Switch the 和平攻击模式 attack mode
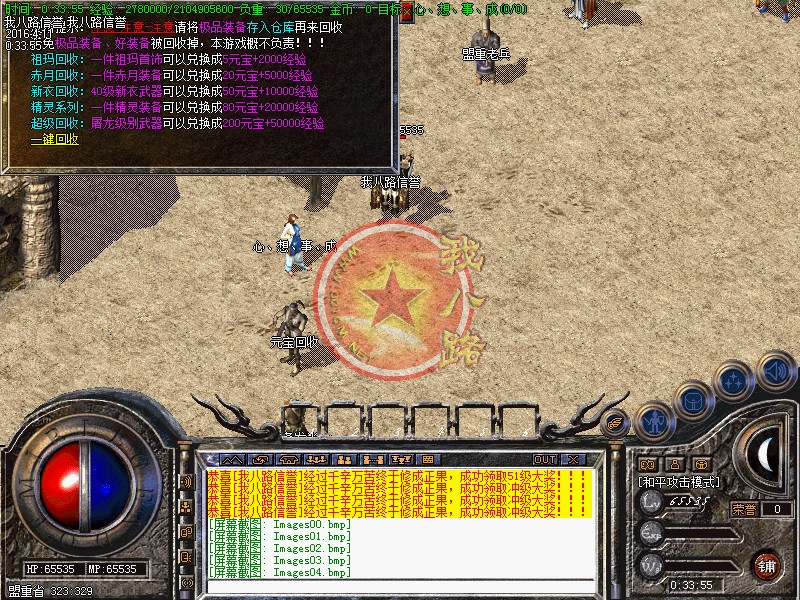Viewport: 800px width, 600px height. pyautogui.click(x=680, y=481)
